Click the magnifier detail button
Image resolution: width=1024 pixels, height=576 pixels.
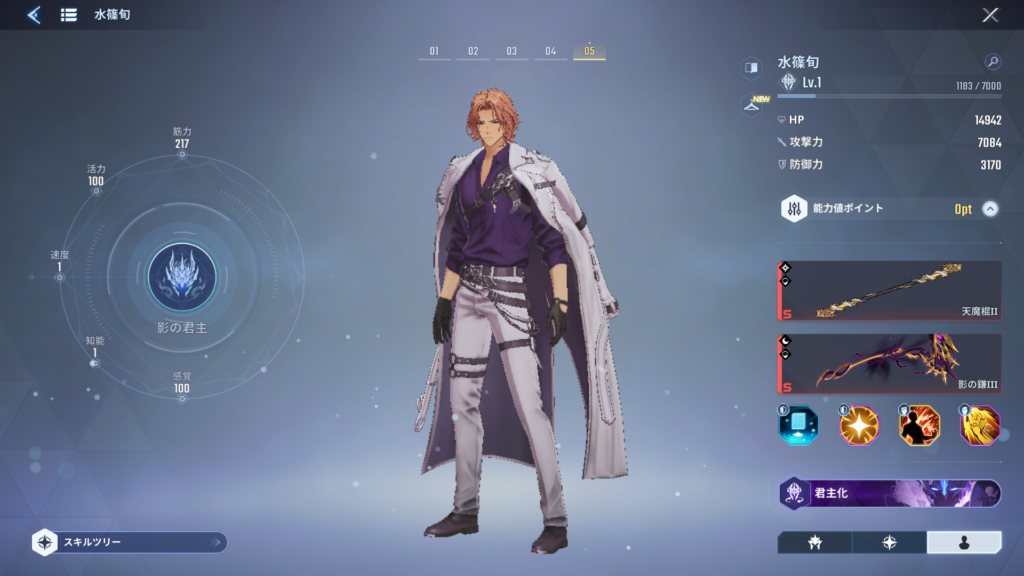[992, 62]
